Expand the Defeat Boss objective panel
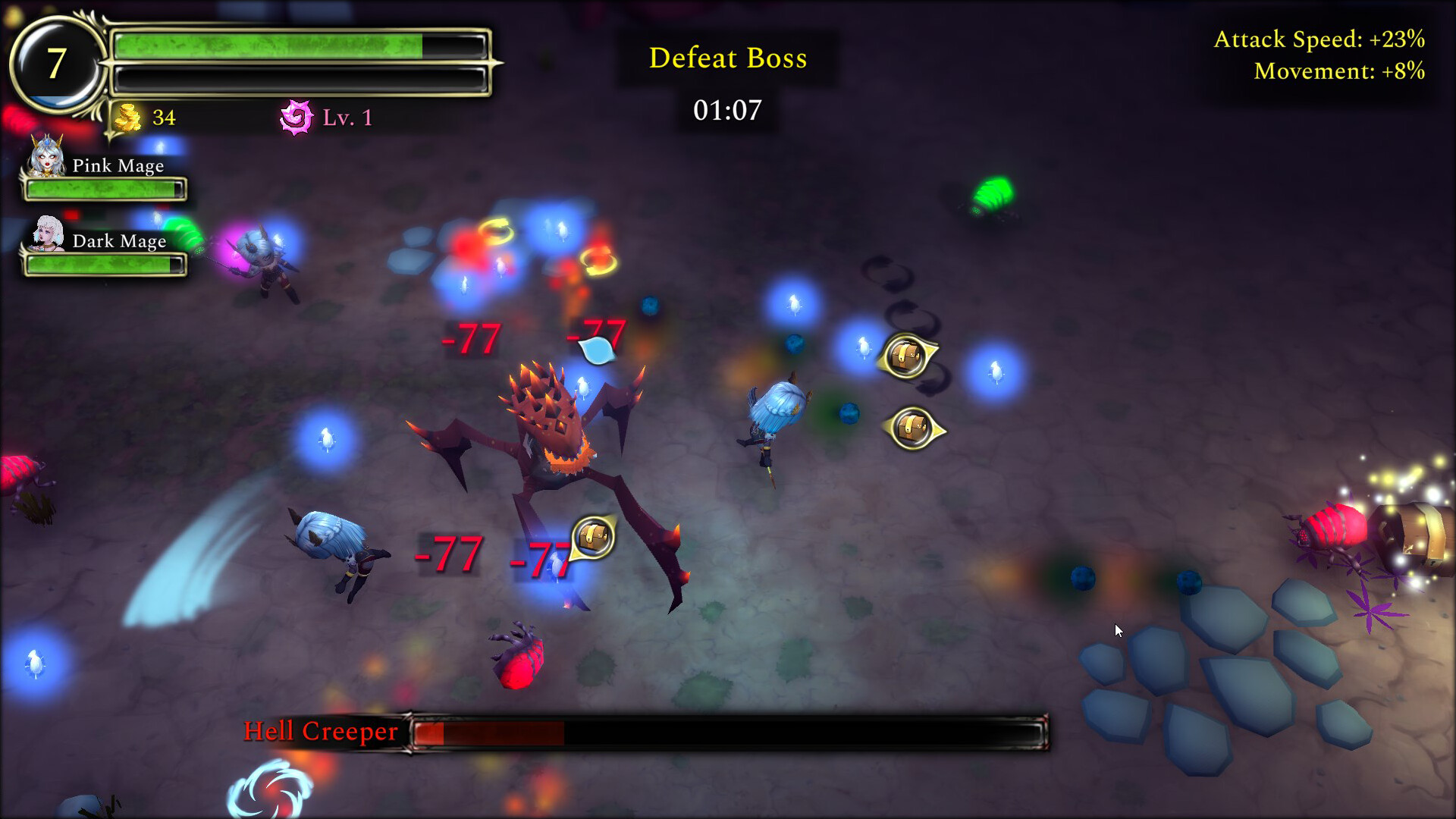1456x819 pixels. (x=728, y=58)
